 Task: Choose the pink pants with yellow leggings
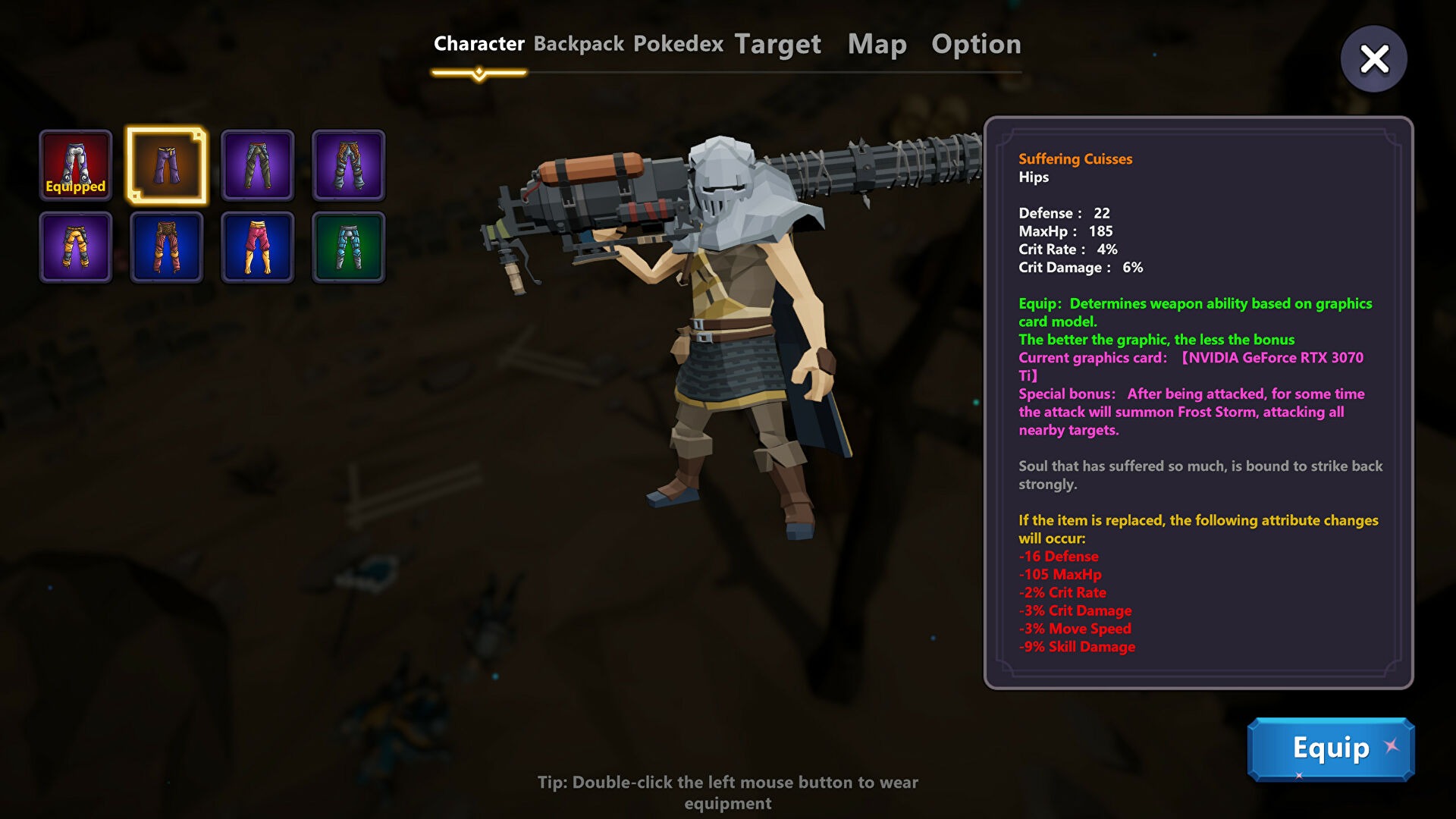pyautogui.click(x=258, y=247)
